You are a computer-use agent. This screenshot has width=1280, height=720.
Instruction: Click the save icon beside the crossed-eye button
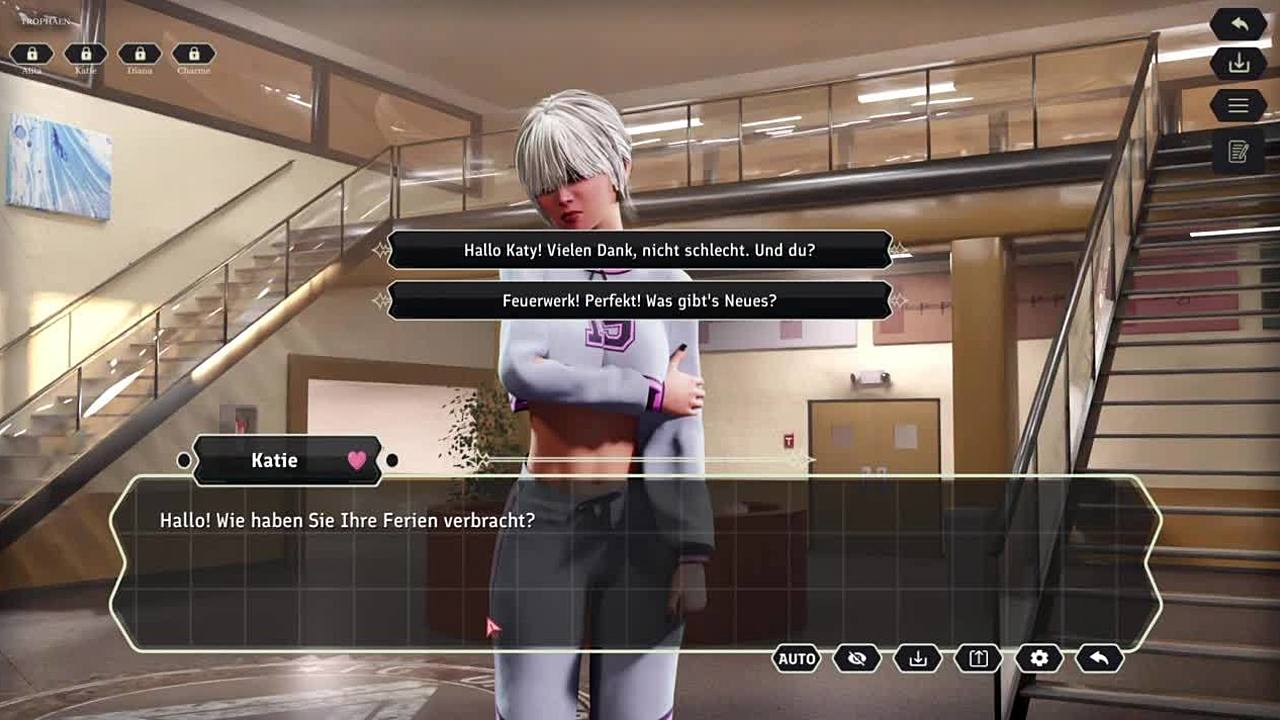918,658
